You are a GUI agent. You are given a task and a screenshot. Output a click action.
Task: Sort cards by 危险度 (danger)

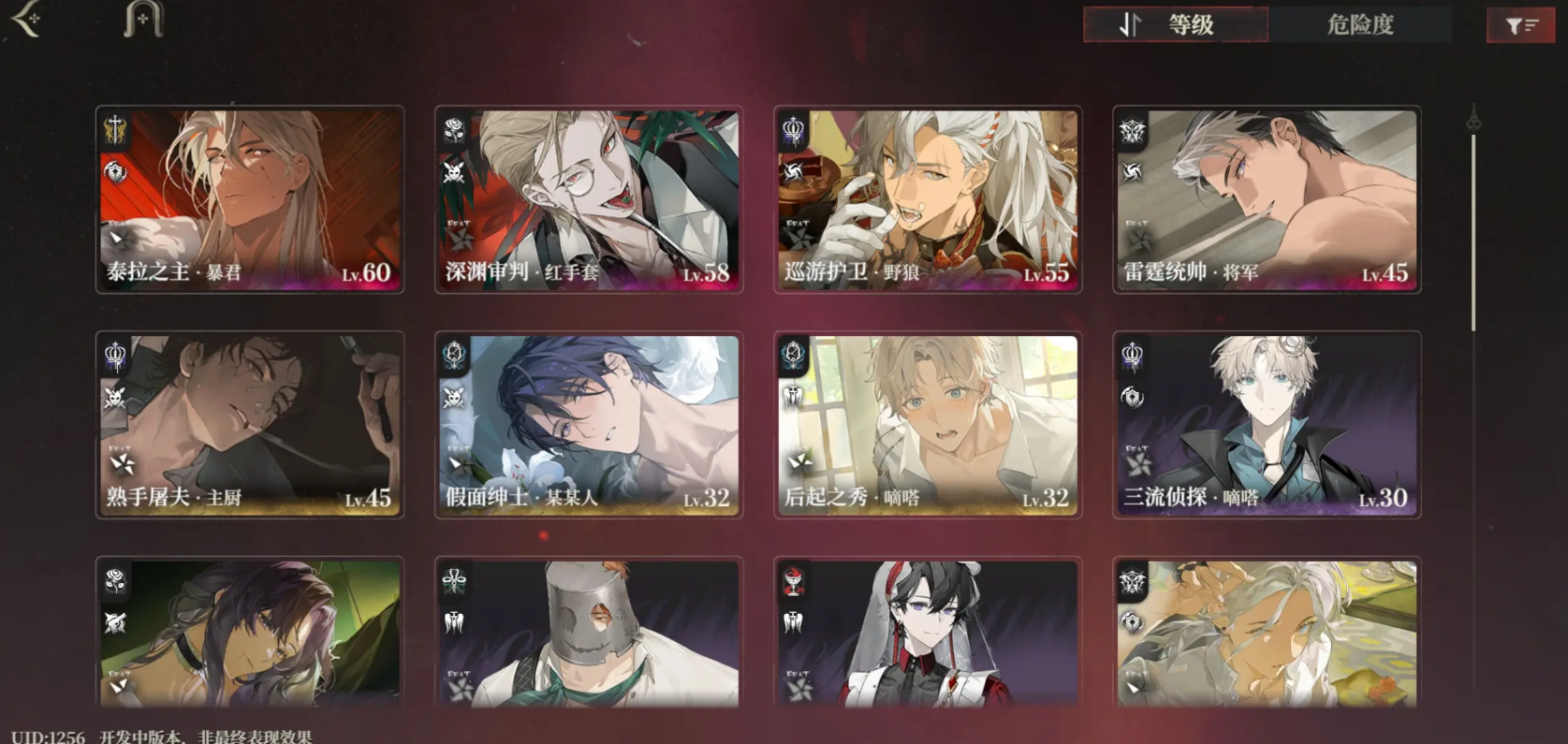(x=1359, y=25)
